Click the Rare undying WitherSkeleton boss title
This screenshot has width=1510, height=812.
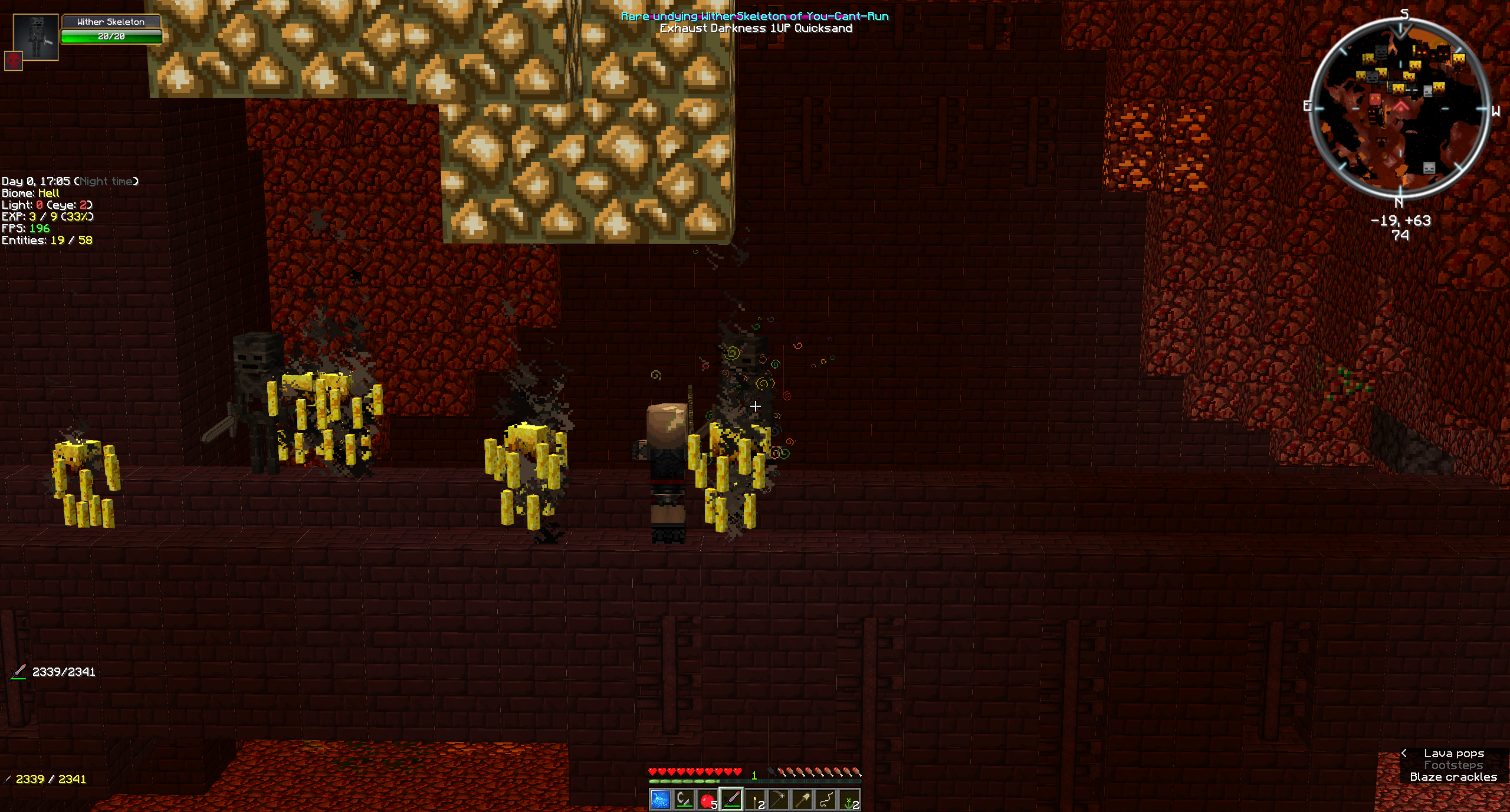[x=753, y=17]
